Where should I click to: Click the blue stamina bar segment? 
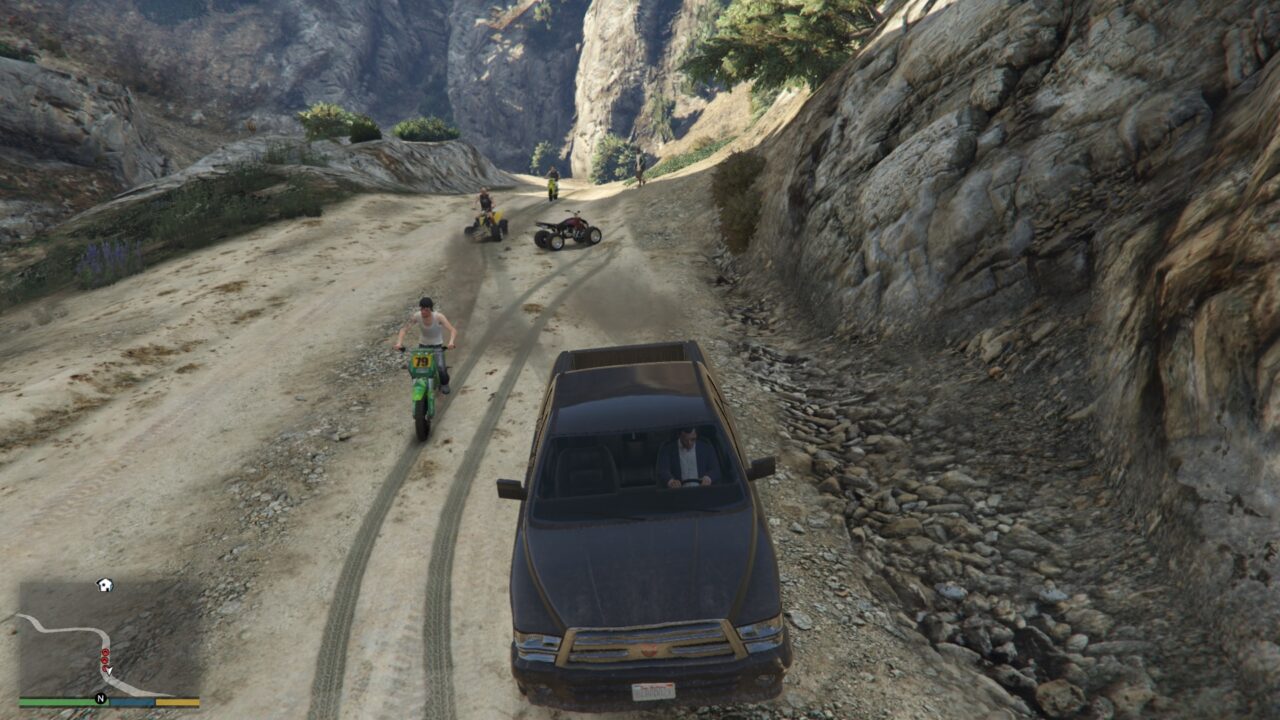tap(131, 701)
